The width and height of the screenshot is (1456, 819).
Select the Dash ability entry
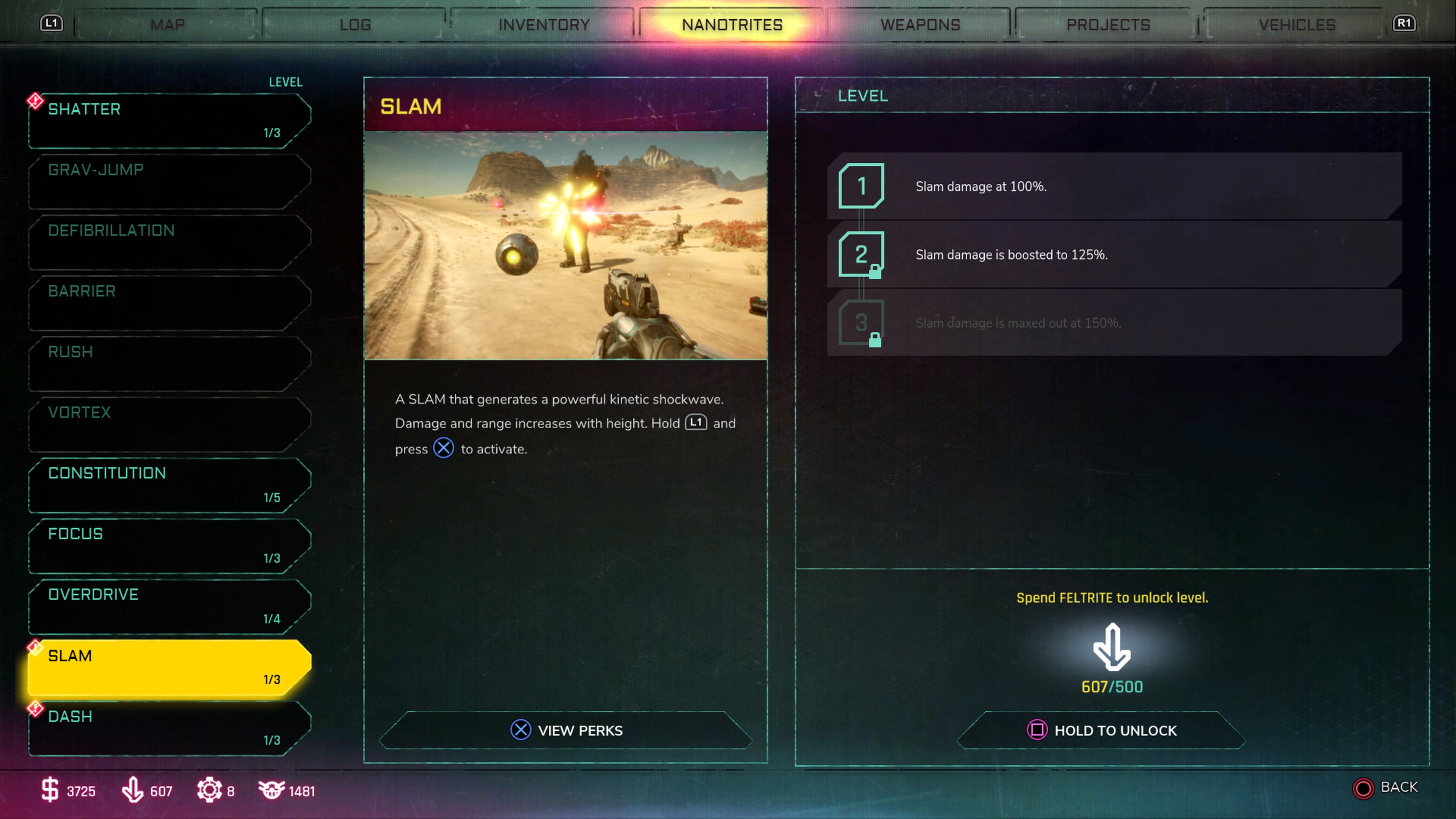169,728
